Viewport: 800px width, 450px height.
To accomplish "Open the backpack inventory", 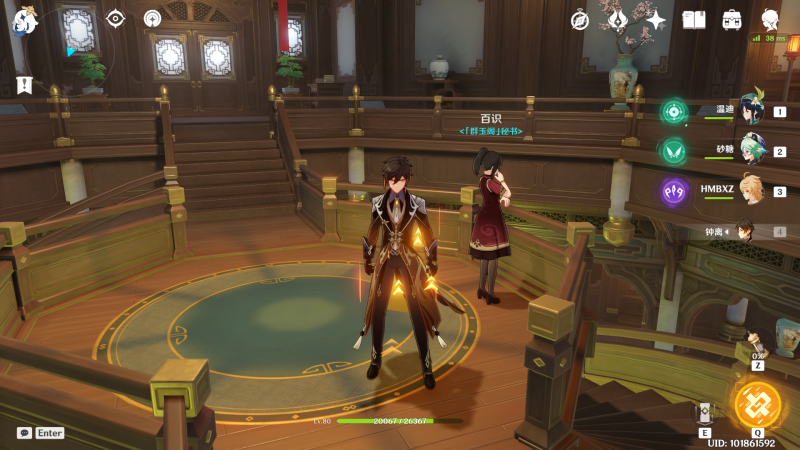I will tap(732, 20).
